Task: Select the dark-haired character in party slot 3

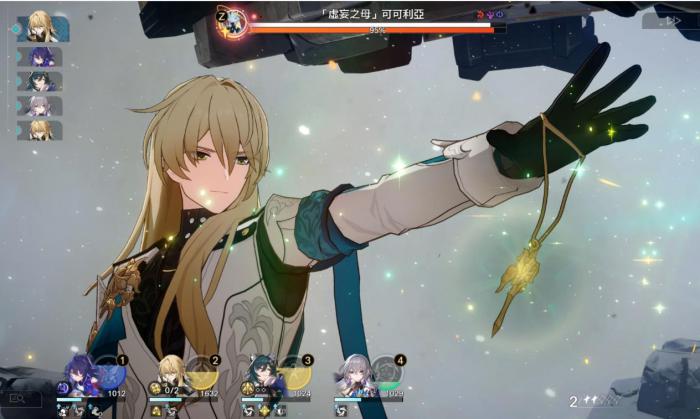Action: [263, 375]
